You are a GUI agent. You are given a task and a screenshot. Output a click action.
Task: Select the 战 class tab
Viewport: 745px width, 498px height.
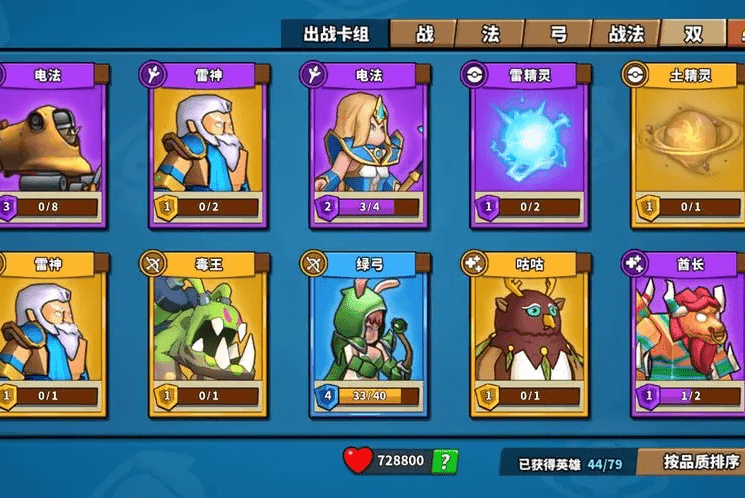coord(424,34)
